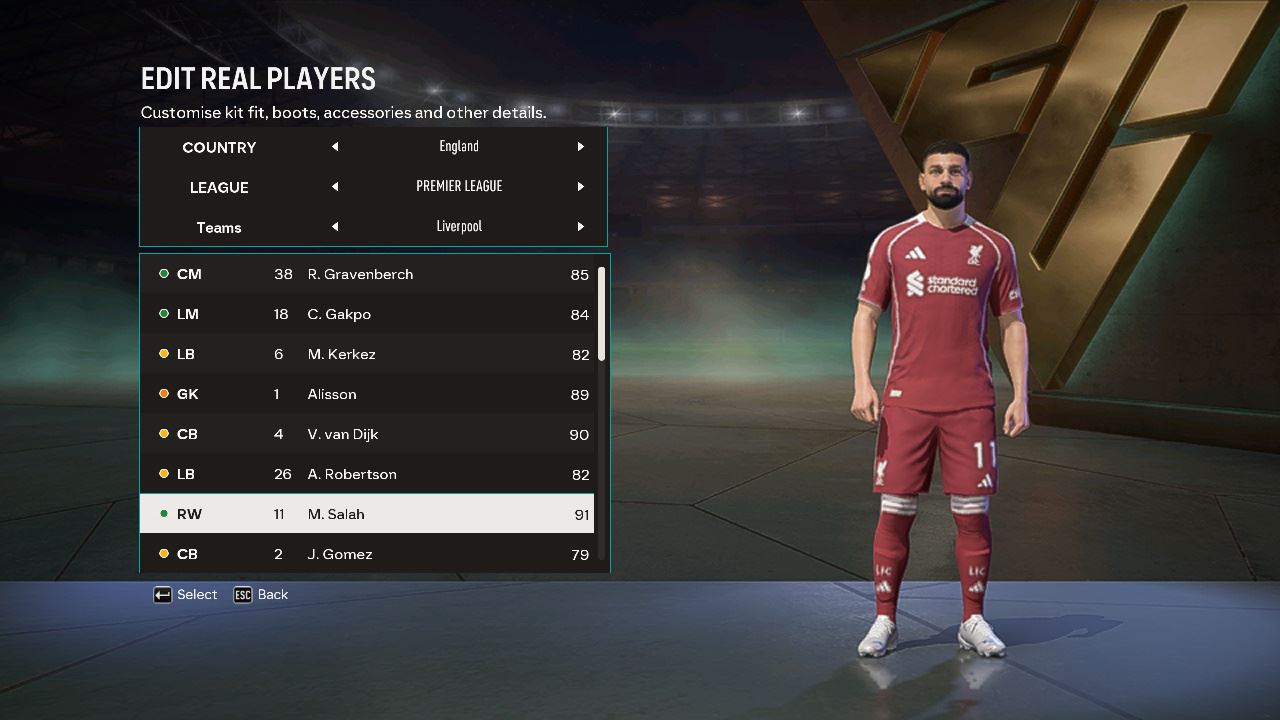Switch to the previous league with left arrow
1280x720 pixels.
(x=335, y=187)
